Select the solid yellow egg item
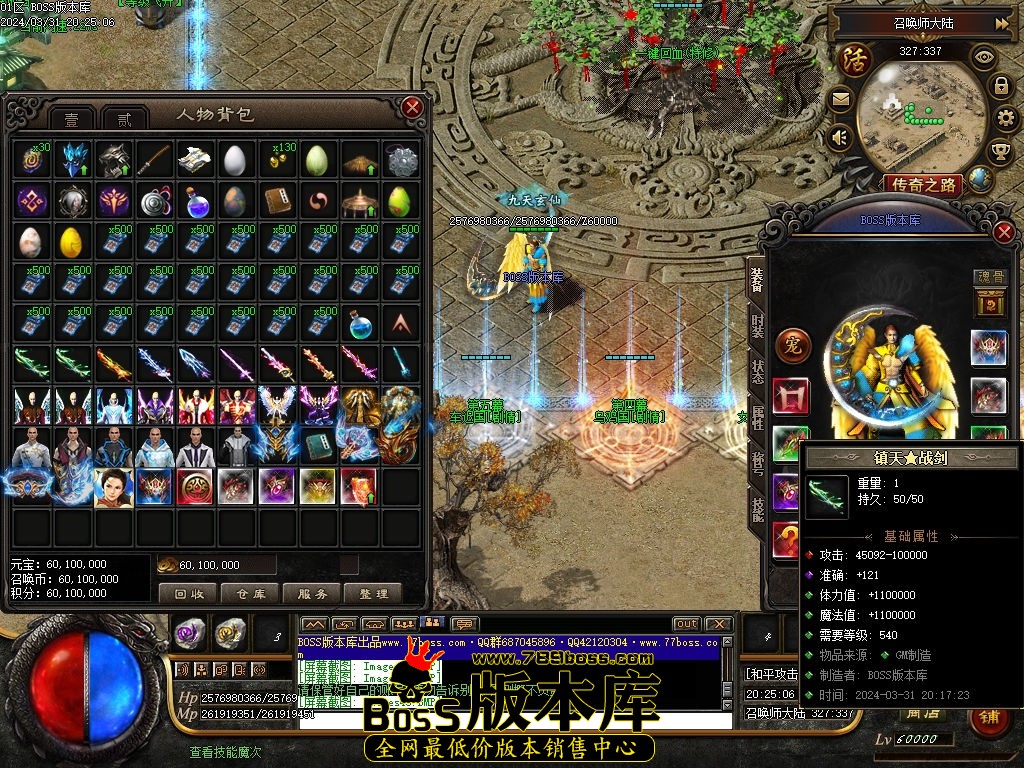This screenshot has width=1024, height=768. (70, 243)
